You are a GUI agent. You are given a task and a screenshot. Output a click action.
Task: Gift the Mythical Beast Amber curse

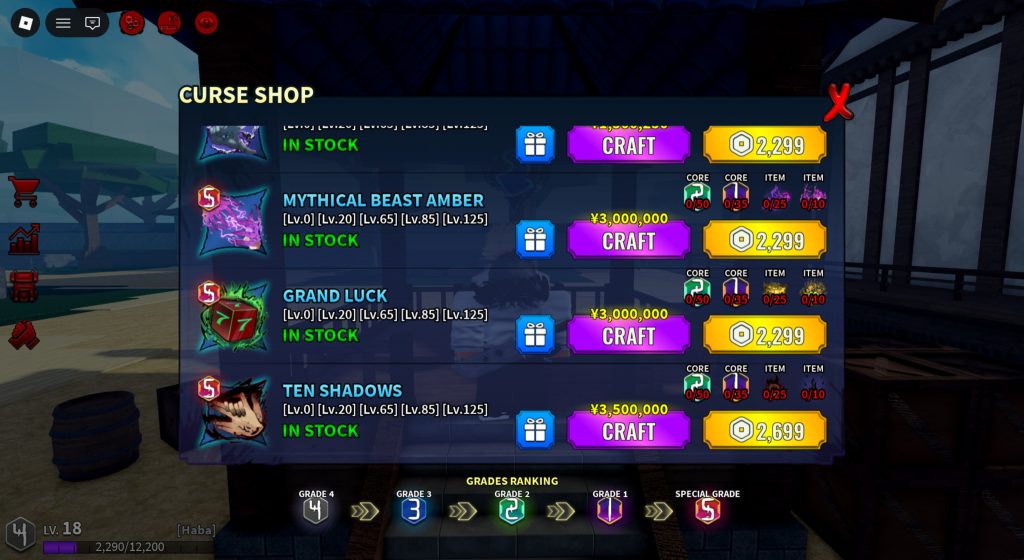[535, 240]
